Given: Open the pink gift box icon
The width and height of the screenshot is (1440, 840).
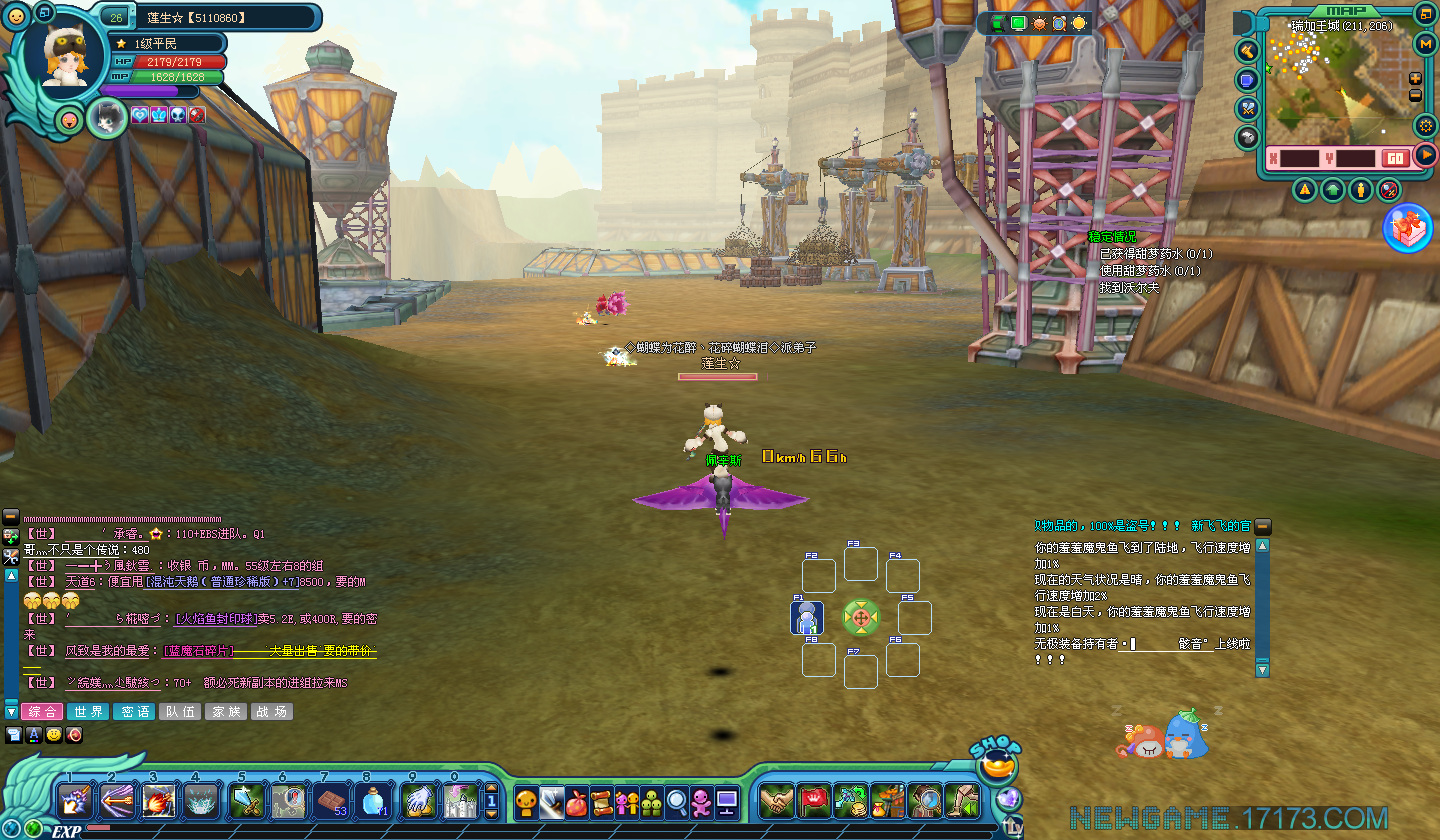Looking at the screenshot, I should click(x=1407, y=228).
